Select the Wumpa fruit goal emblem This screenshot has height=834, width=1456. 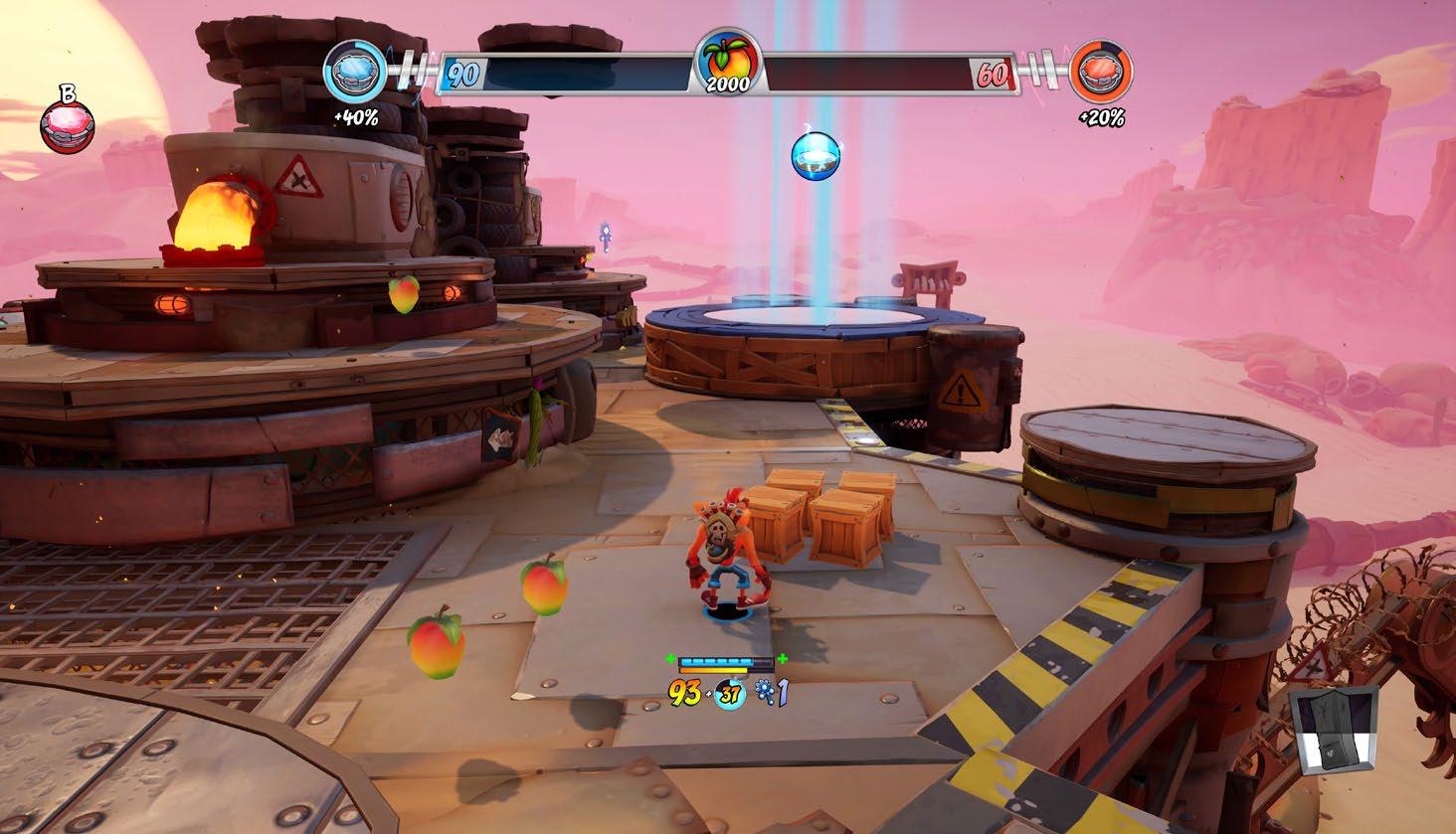pyautogui.click(x=727, y=62)
